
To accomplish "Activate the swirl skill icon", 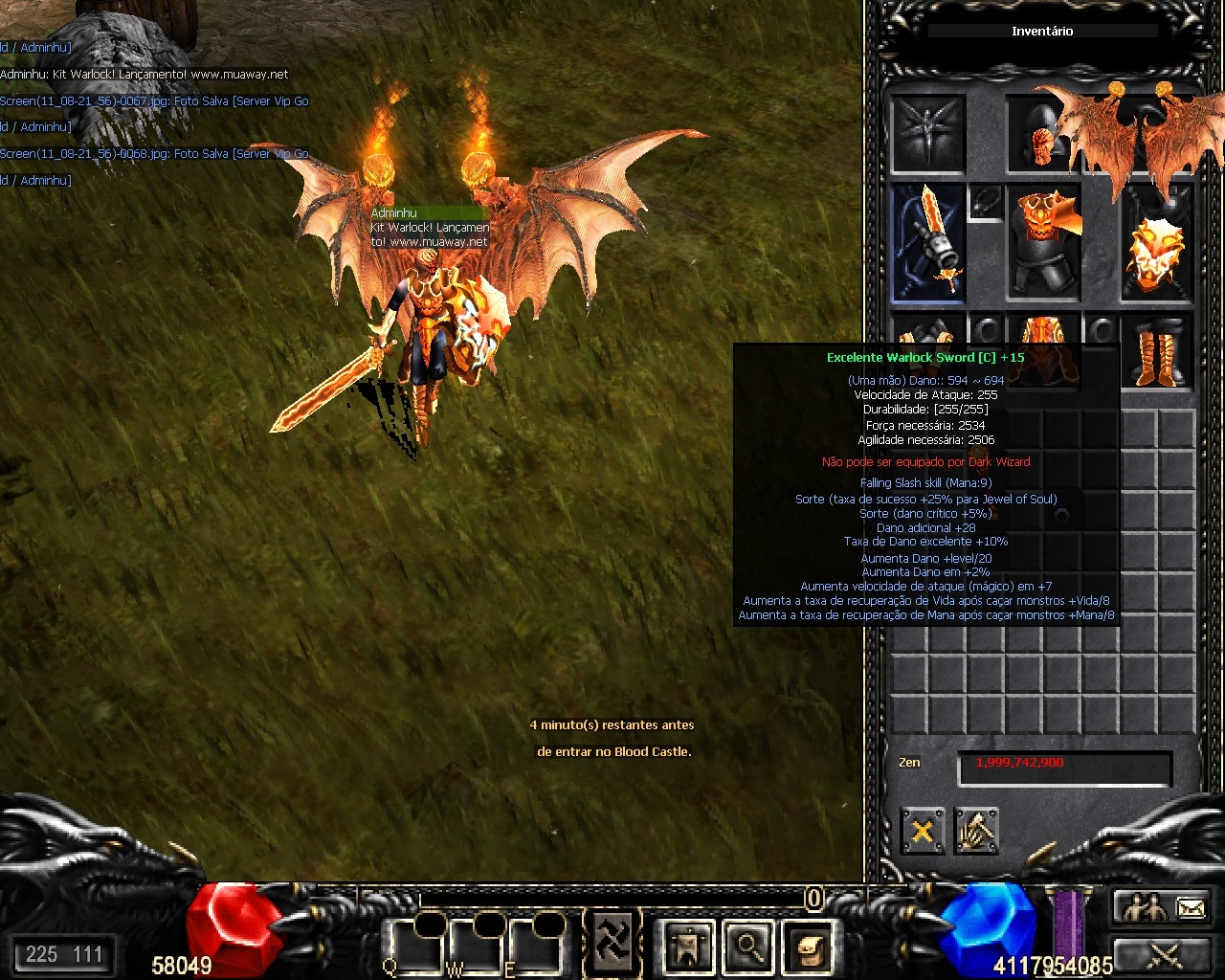I will [612, 942].
